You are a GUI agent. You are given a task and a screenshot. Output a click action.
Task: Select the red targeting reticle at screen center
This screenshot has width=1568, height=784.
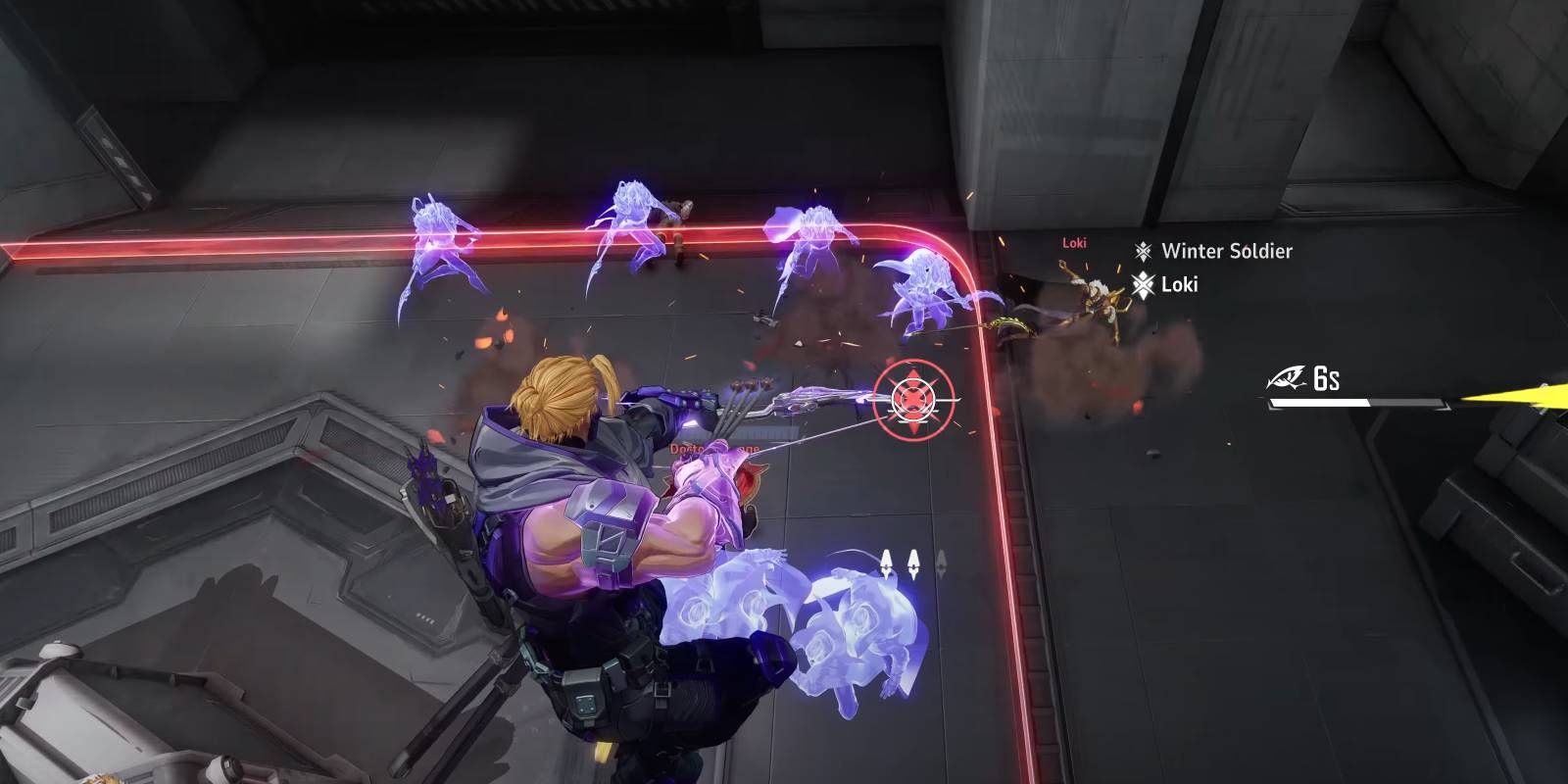[911, 398]
